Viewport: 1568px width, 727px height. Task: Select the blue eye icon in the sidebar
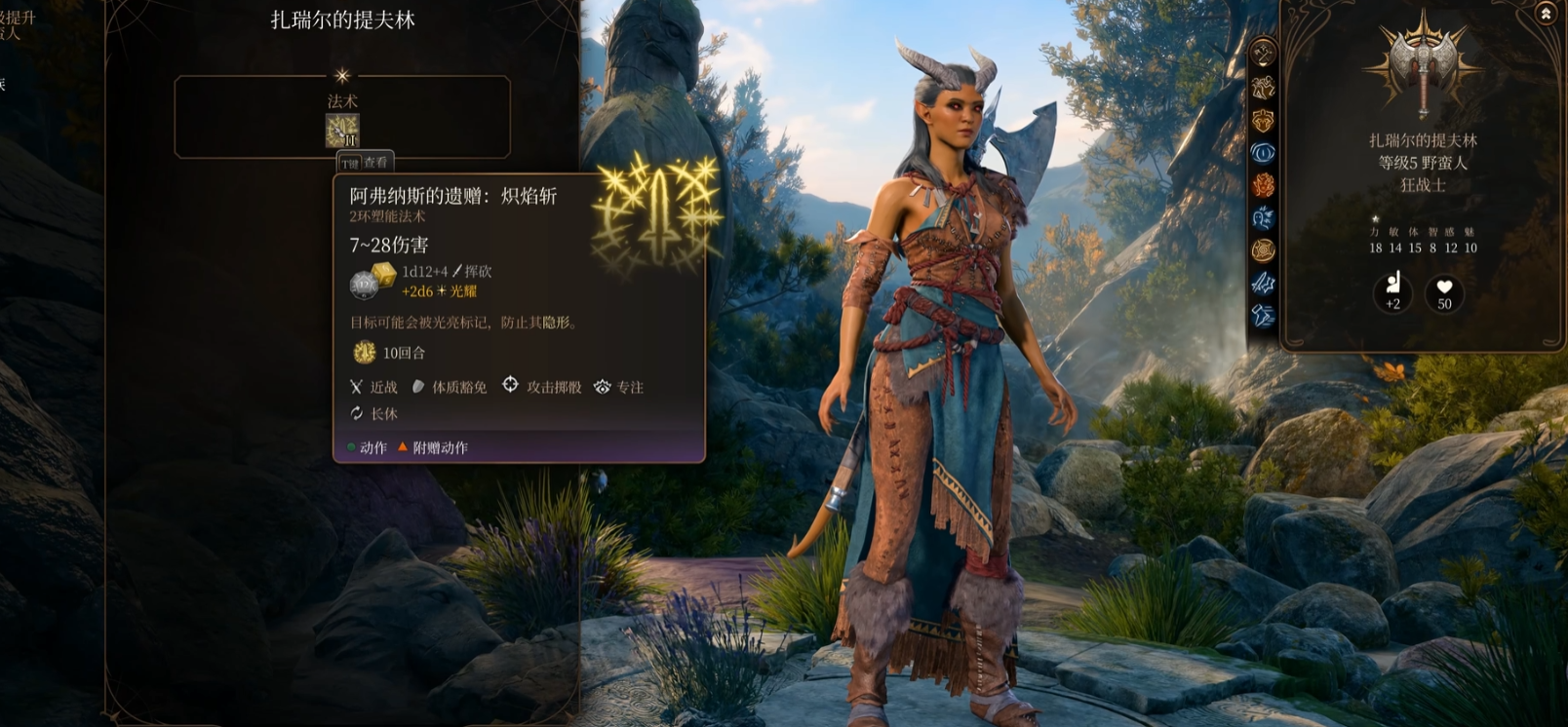[1264, 153]
